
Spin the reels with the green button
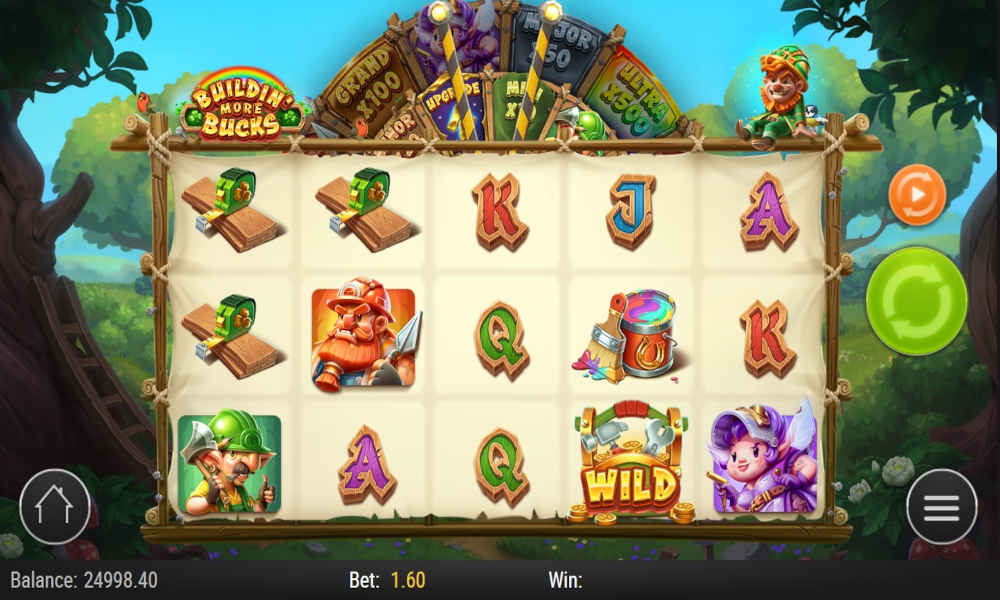point(916,301)
